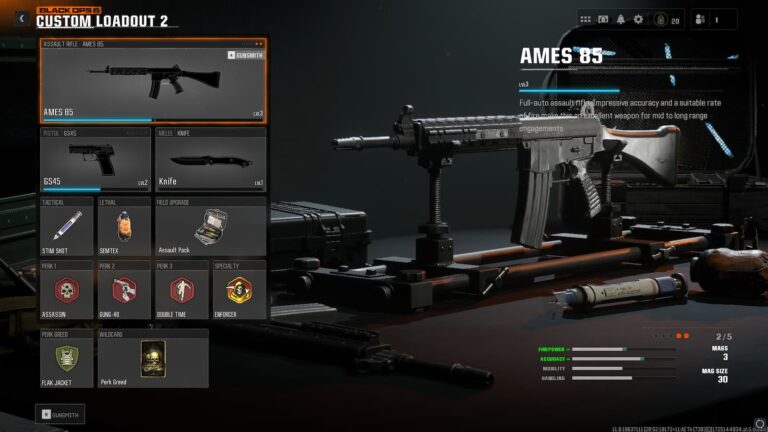
Task: Select the Stim Shot tactical slot
Action: point(67,225)
